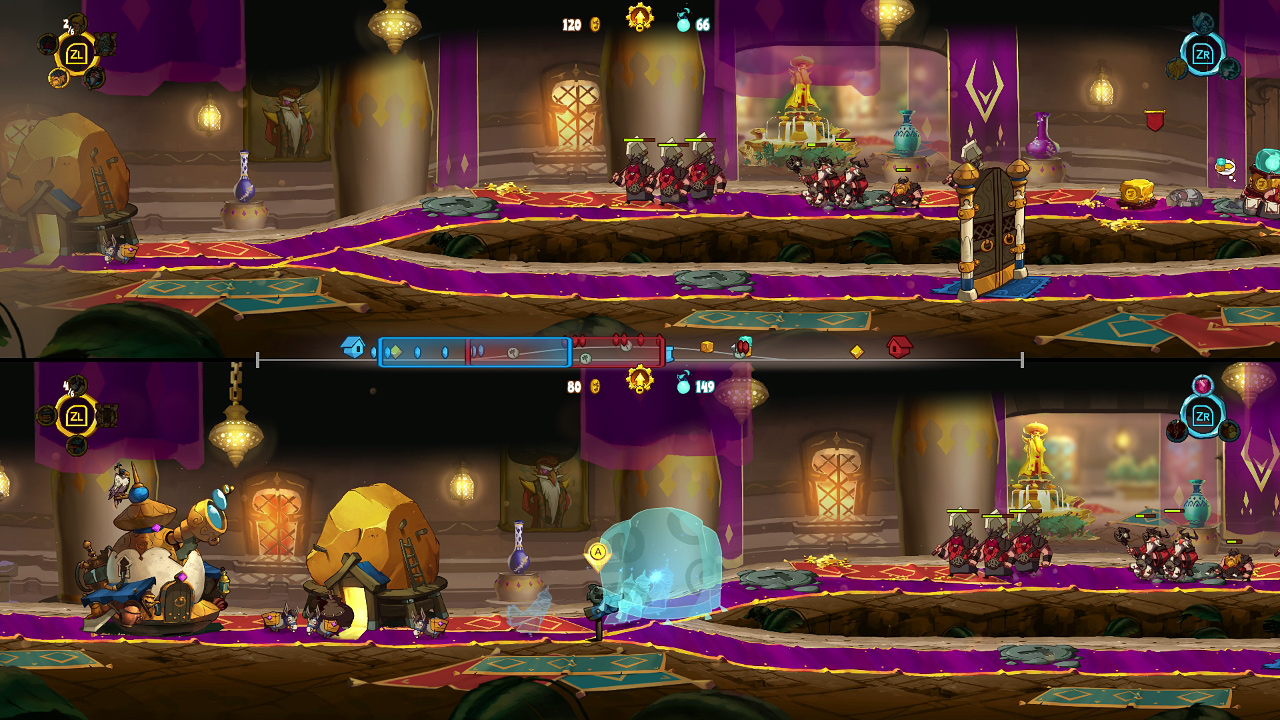The image size is (1280, 720).
Task: Toggle the ZR ability wheel in the top screen
Action: click(x=1202, y=54)
